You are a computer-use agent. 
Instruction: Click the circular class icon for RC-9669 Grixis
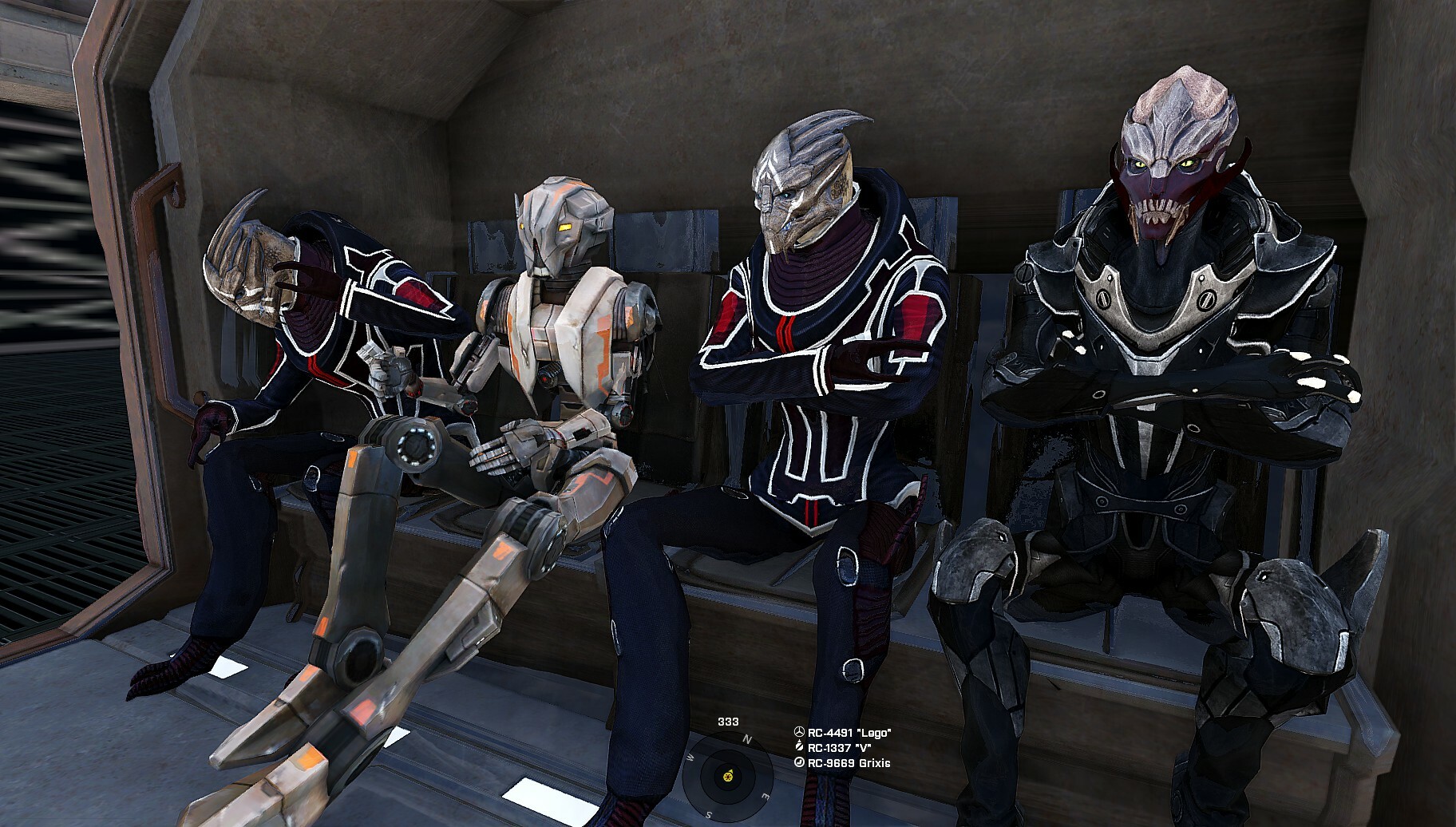click(x=799, y=762)
